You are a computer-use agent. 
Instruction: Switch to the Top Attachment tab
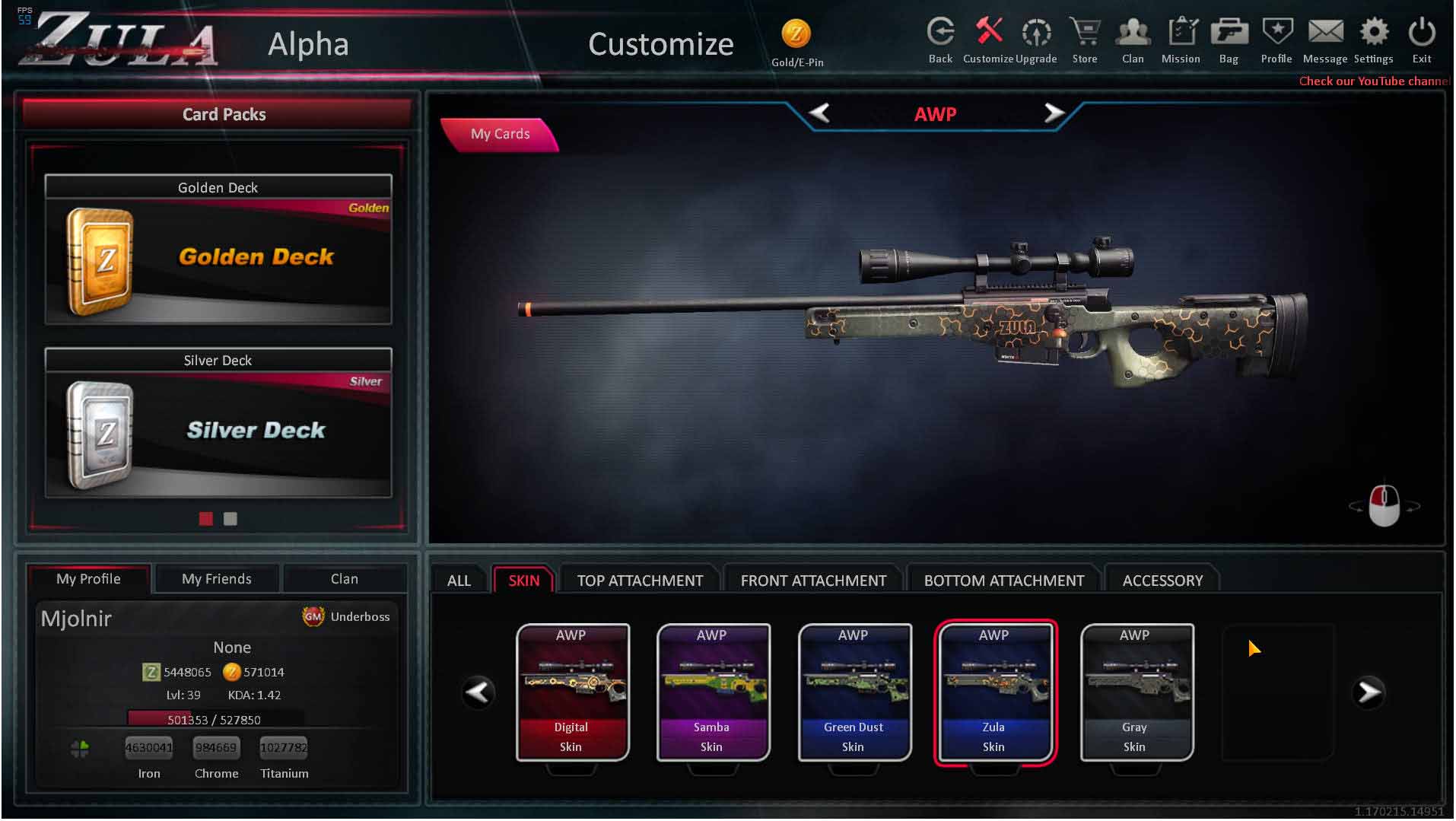(640, 581)
